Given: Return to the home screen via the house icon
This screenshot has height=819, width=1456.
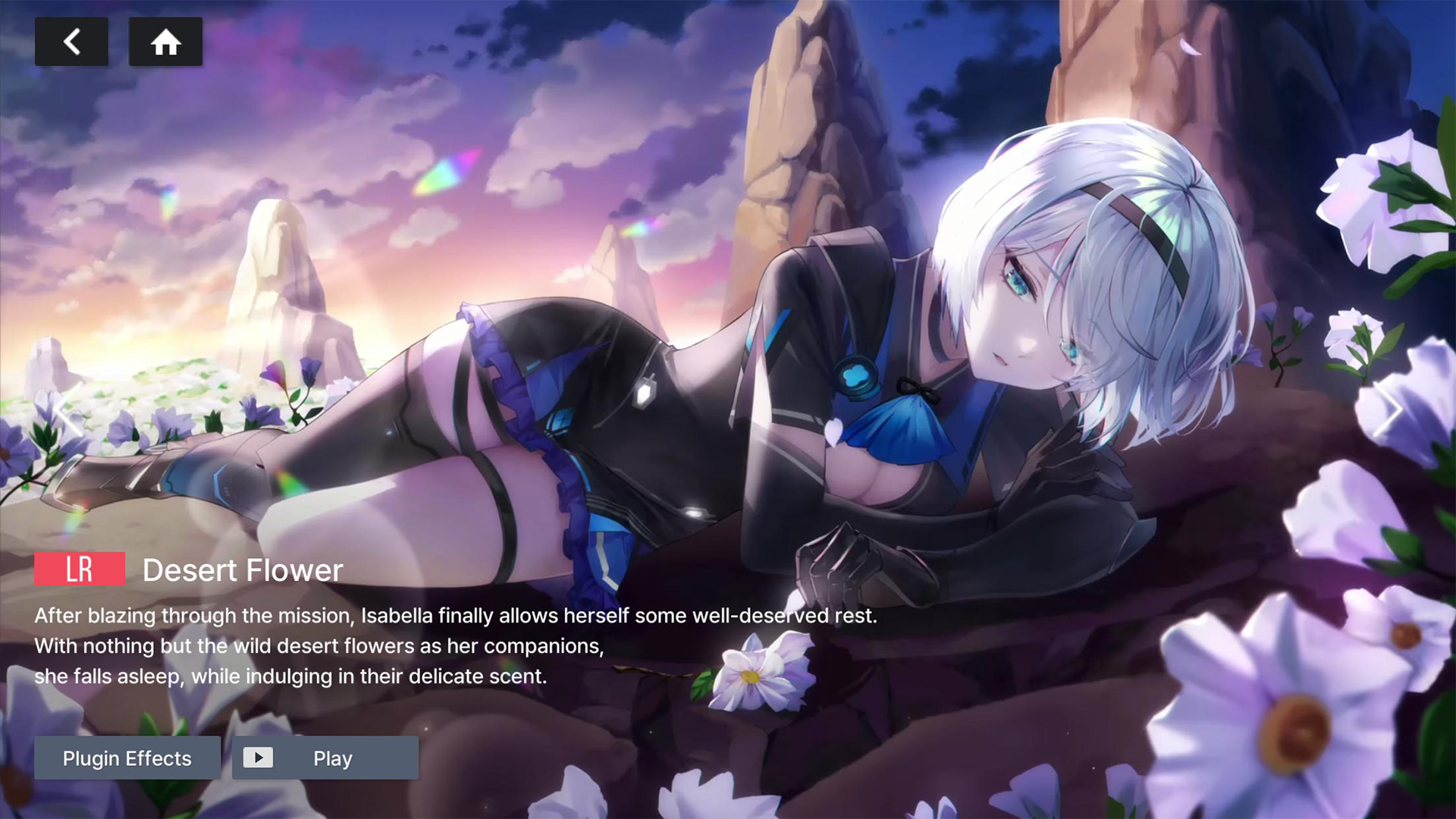Looking at the screenshot, I should pos(165,42).
